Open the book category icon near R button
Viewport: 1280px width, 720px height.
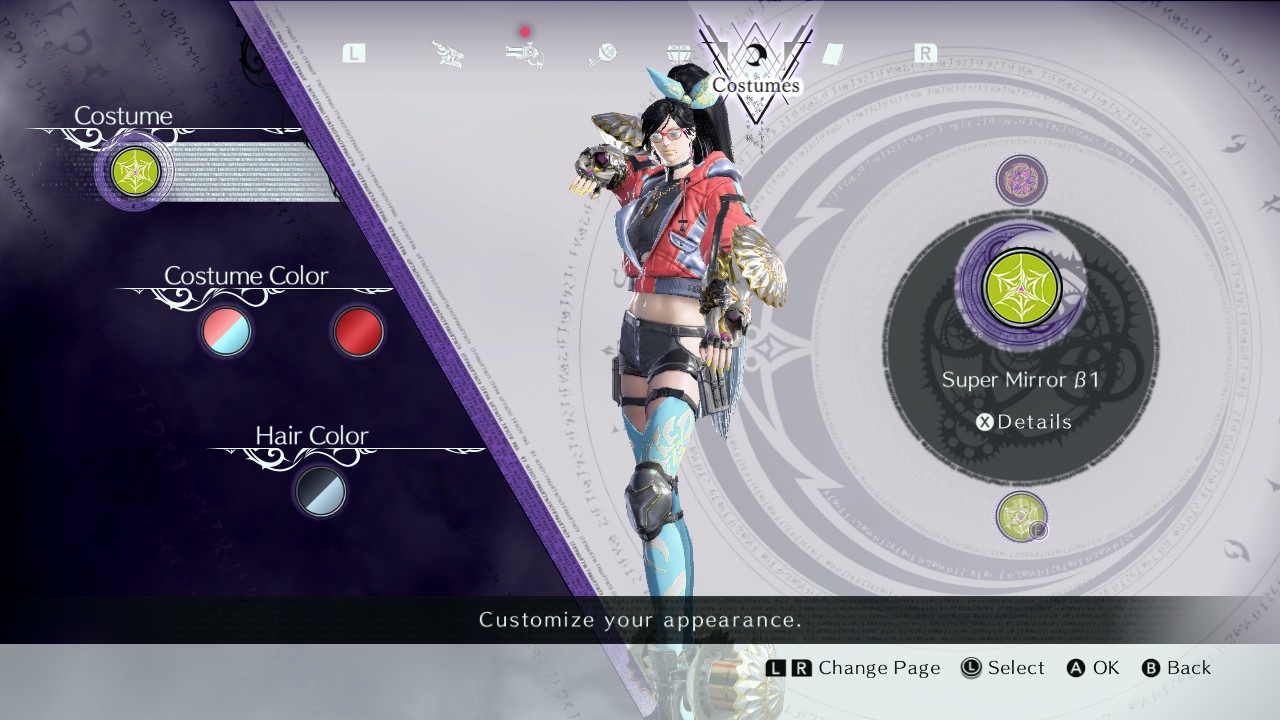[832, 52]
